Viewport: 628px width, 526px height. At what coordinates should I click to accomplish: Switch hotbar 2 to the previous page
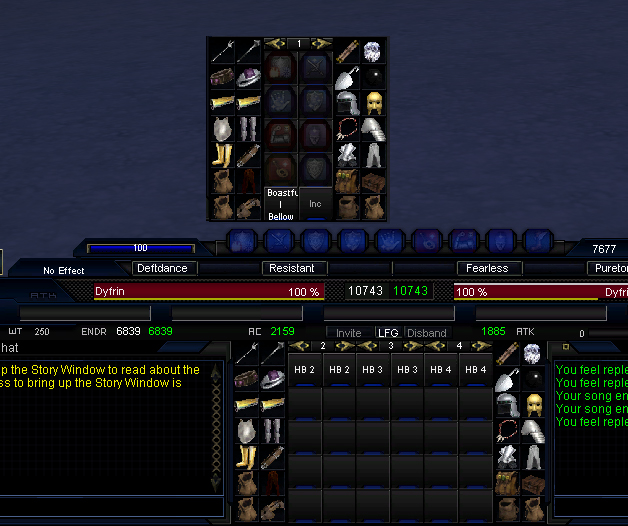click(x=297, y=346)
